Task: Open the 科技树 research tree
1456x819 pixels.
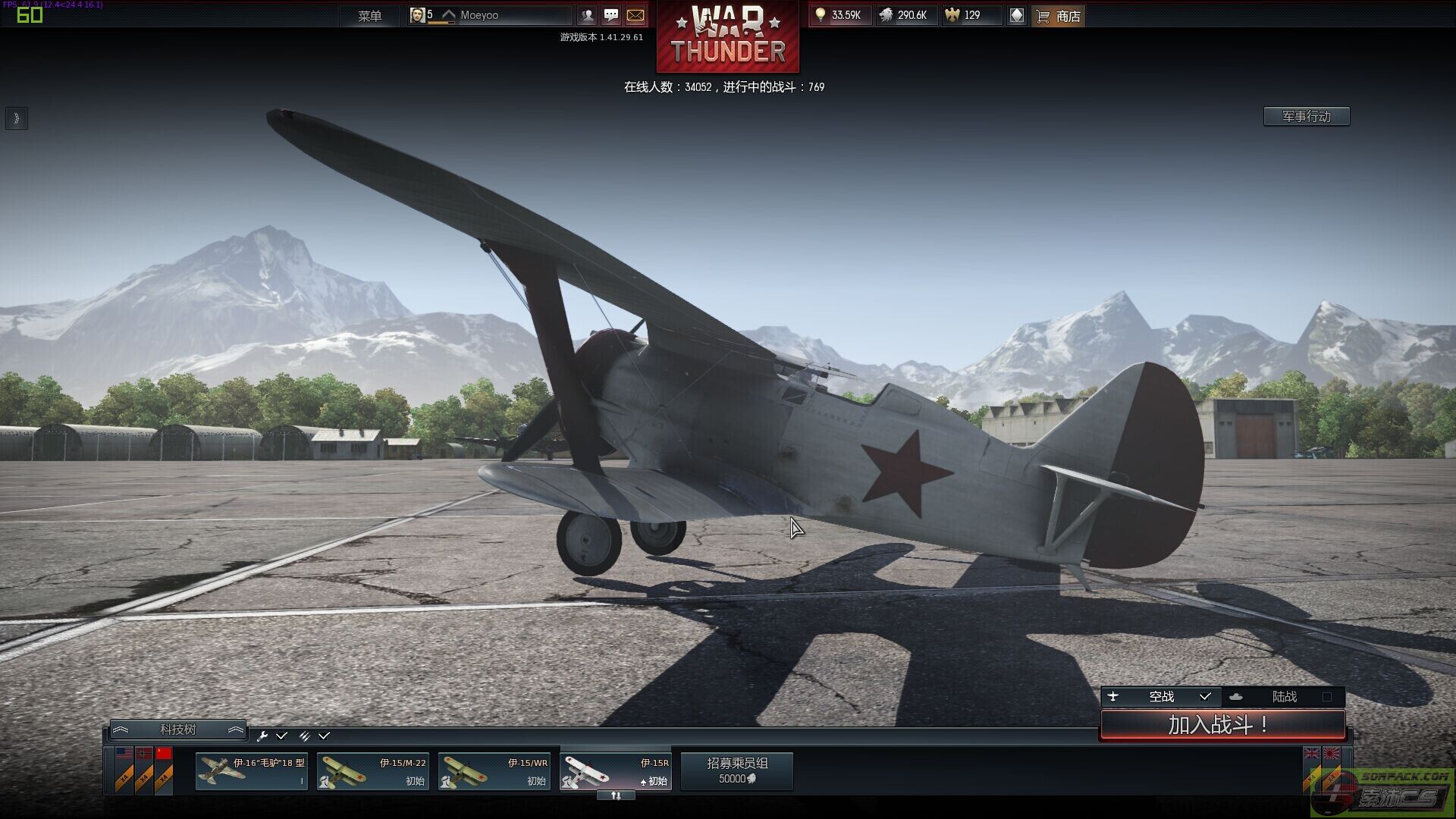Action: click(x=177, y=730)
